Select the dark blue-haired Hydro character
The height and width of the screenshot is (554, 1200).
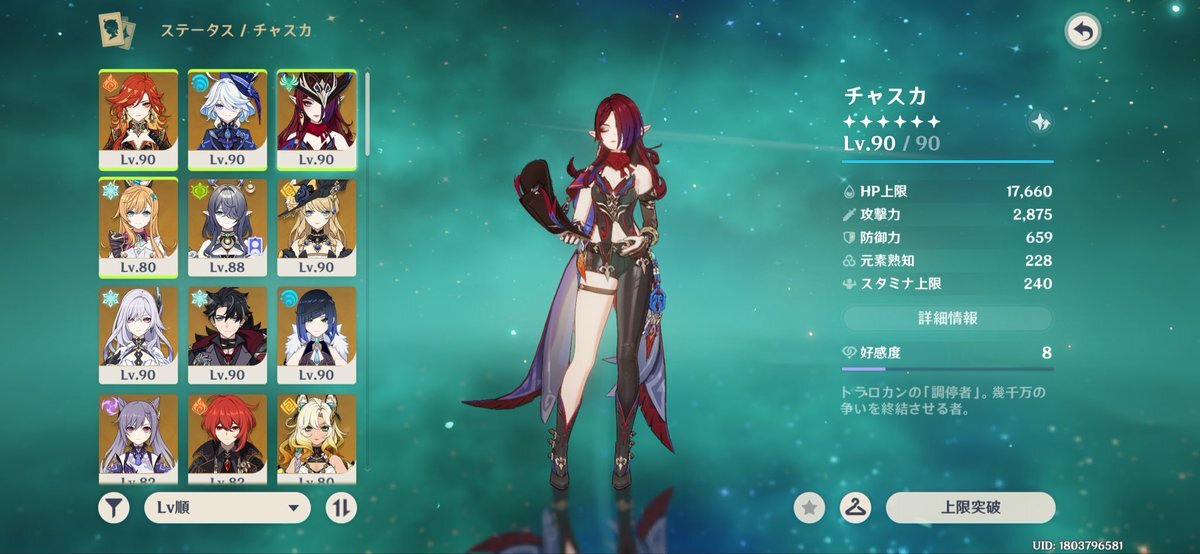[315, 335]
